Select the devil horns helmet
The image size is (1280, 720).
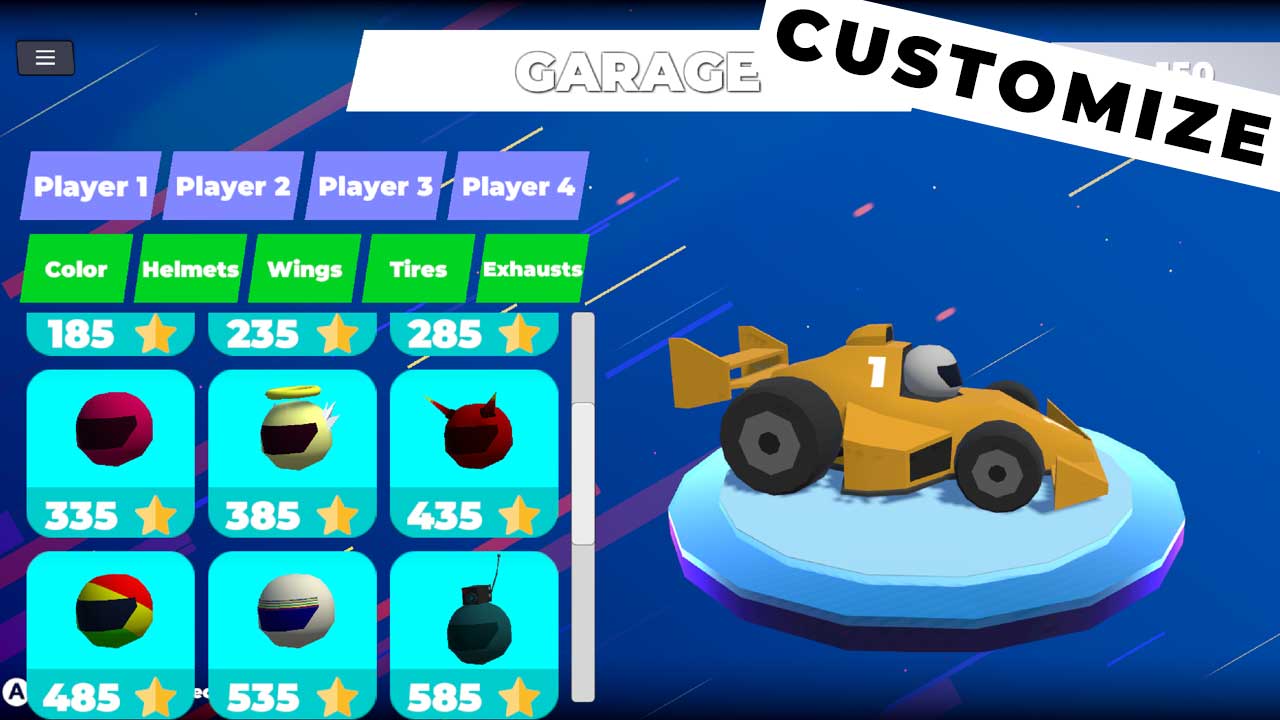click(x=474, y=432)
